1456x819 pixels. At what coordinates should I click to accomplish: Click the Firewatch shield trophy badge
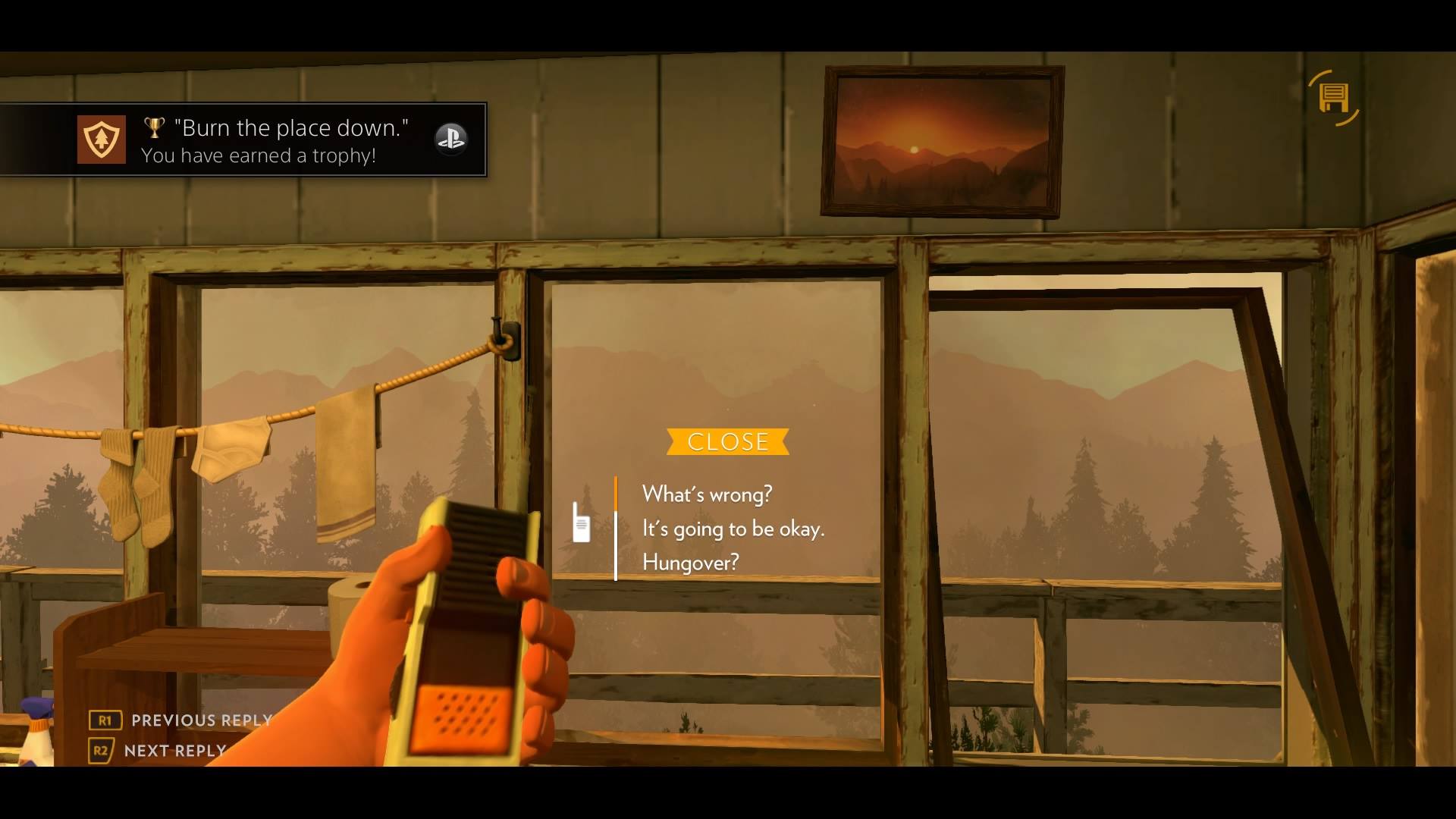pyautogui.click(x=102, y=139)
